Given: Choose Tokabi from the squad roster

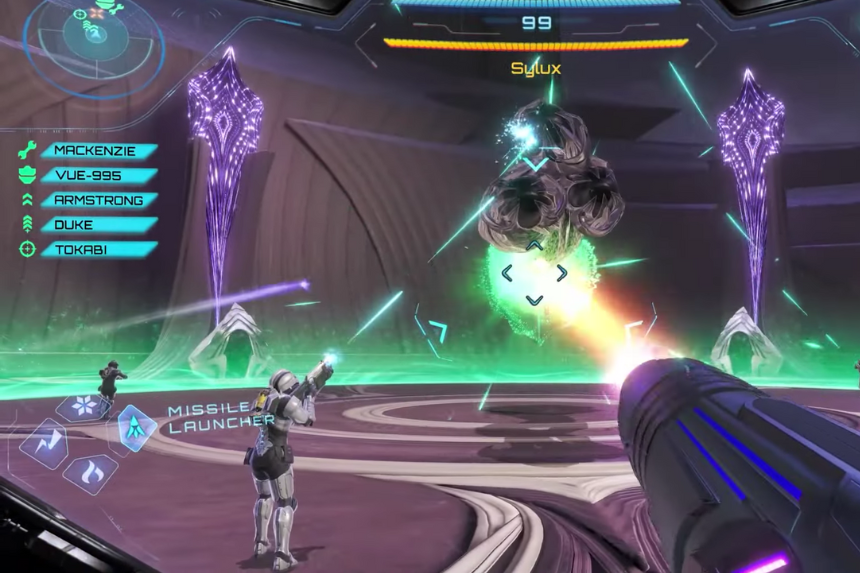Looking at the screenshot, I should (x=98, y=249).
